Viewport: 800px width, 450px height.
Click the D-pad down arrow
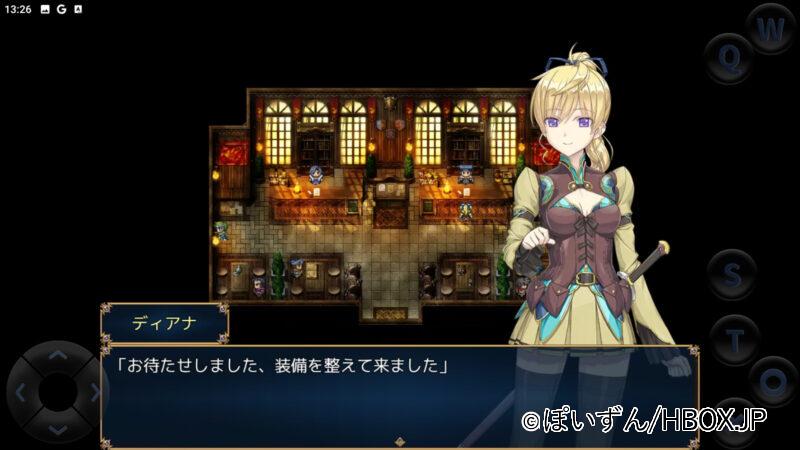[x=58, y=428]
